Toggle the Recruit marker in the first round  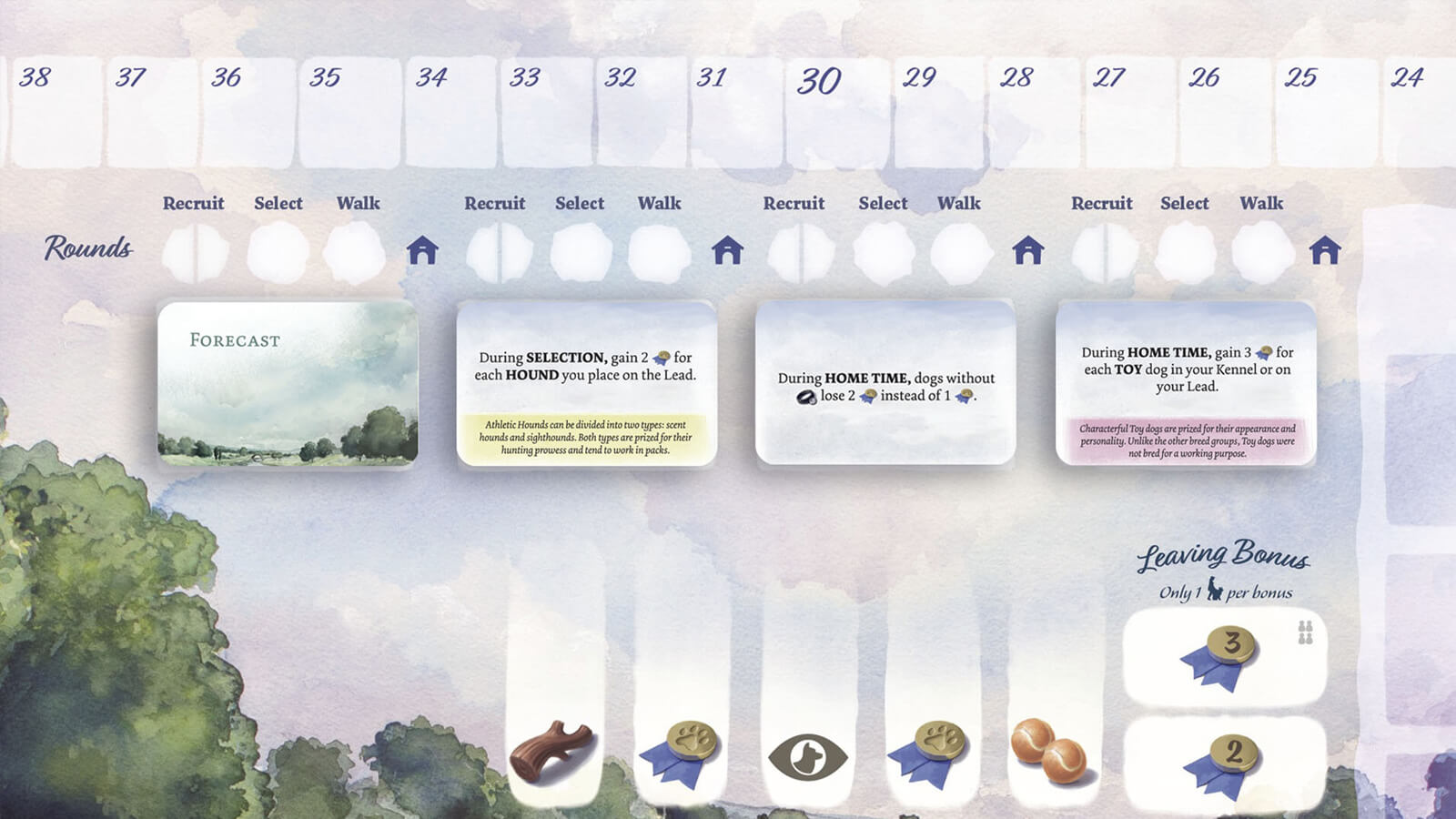point(194,250)
